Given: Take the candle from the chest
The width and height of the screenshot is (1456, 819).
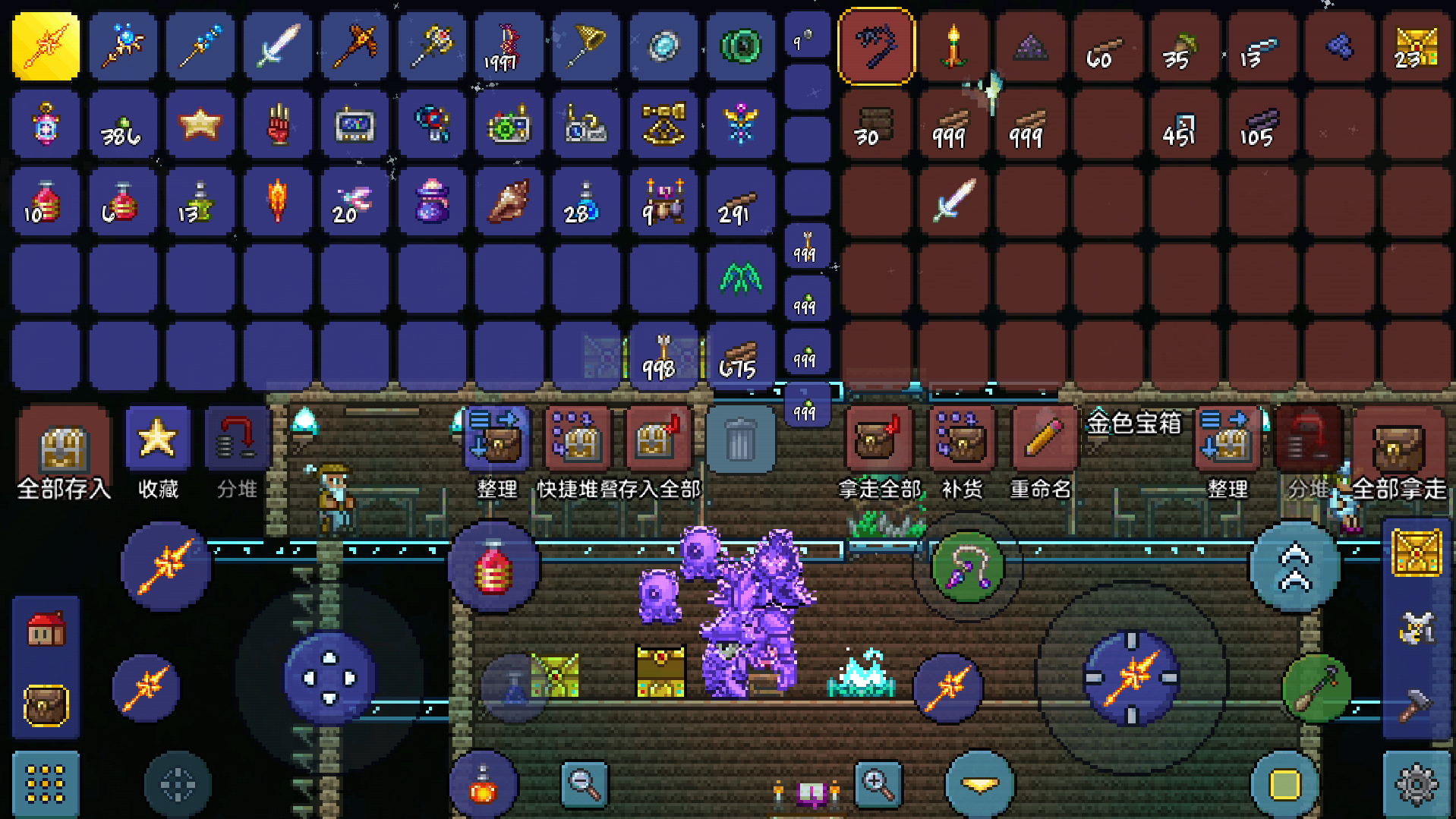Looking at the screenshot, I should (953, 46).
